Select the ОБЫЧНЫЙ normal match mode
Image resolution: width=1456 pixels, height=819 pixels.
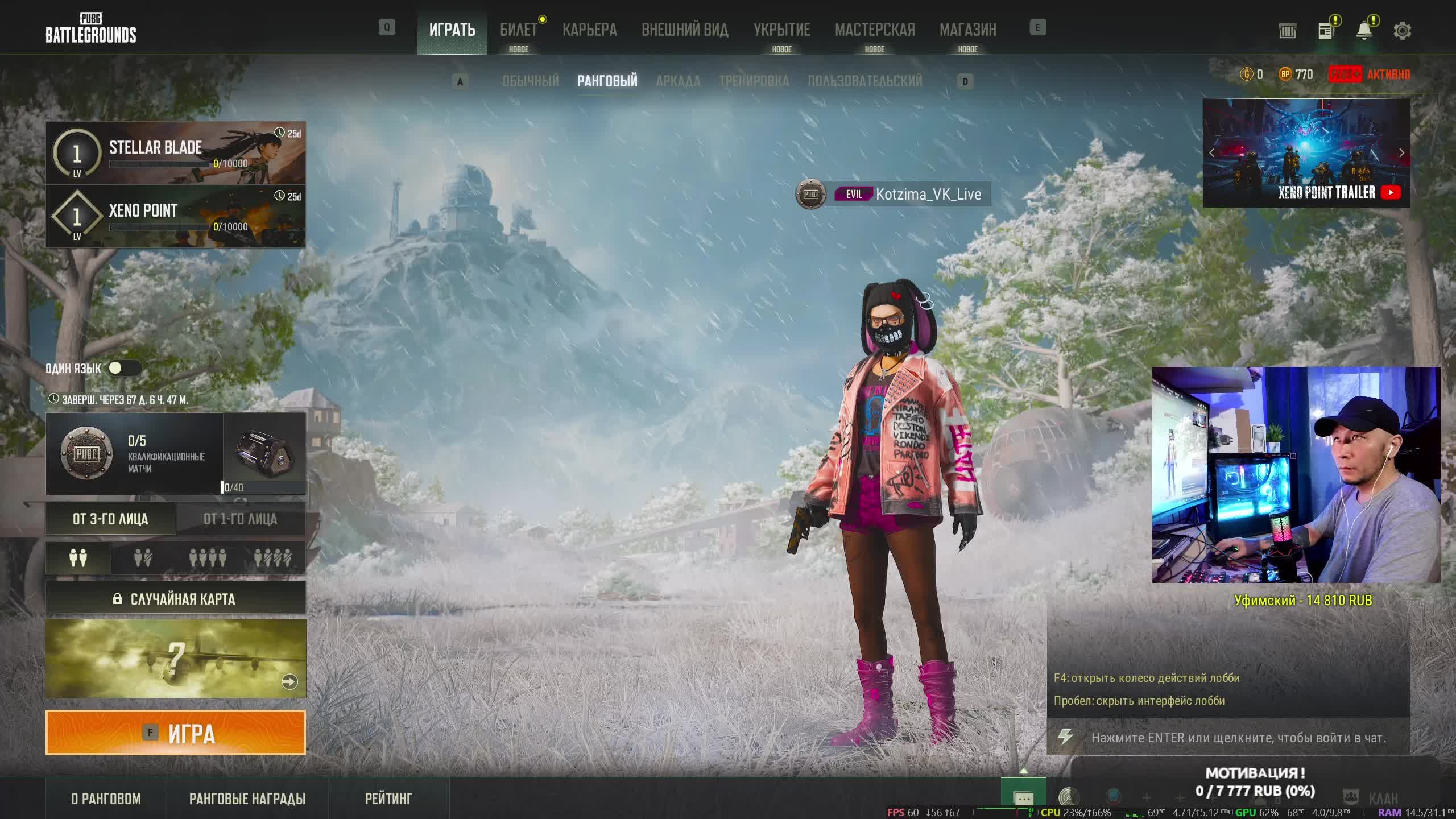point(530,81)
